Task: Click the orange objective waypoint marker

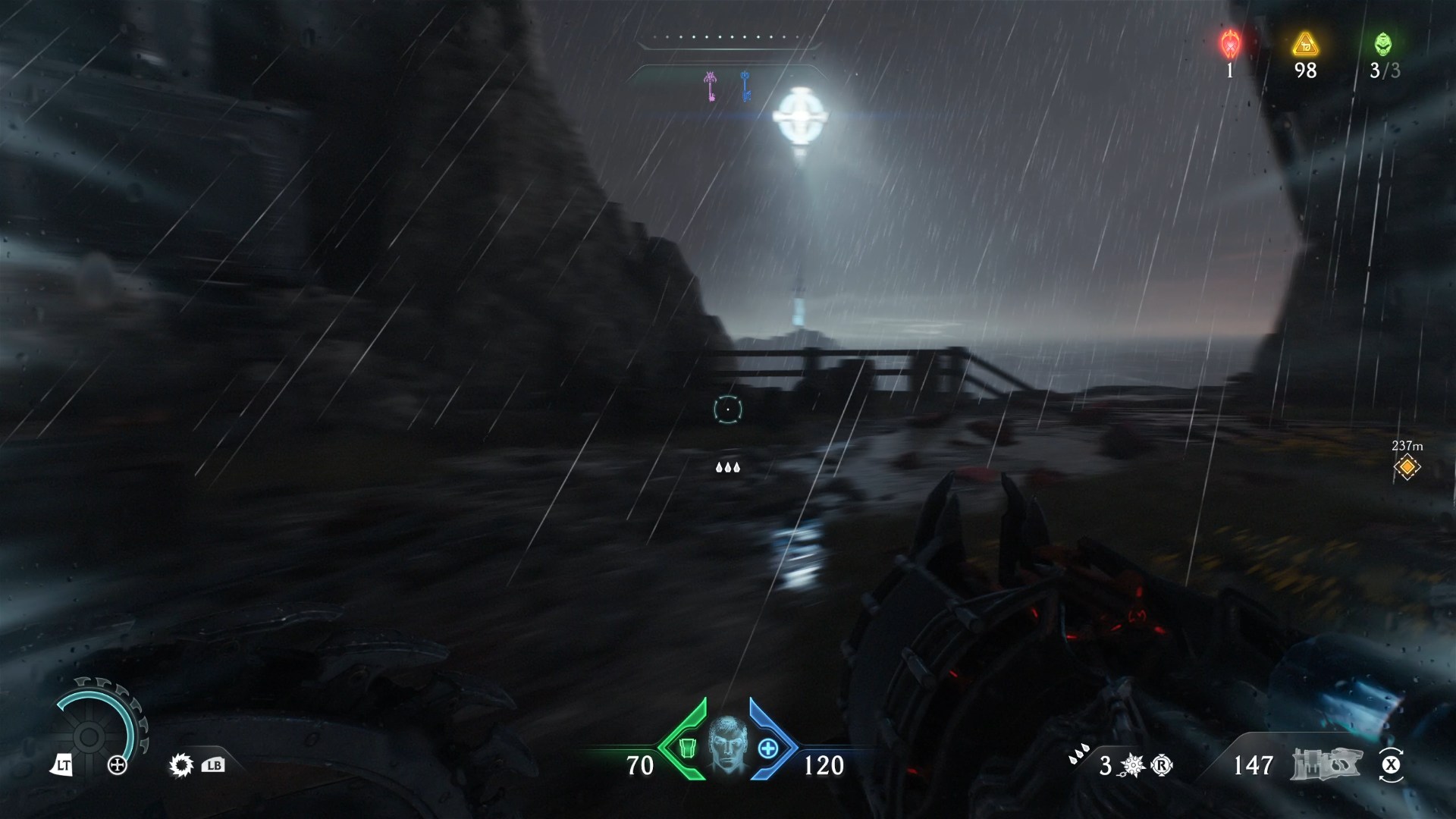Action: [1407, 467]
